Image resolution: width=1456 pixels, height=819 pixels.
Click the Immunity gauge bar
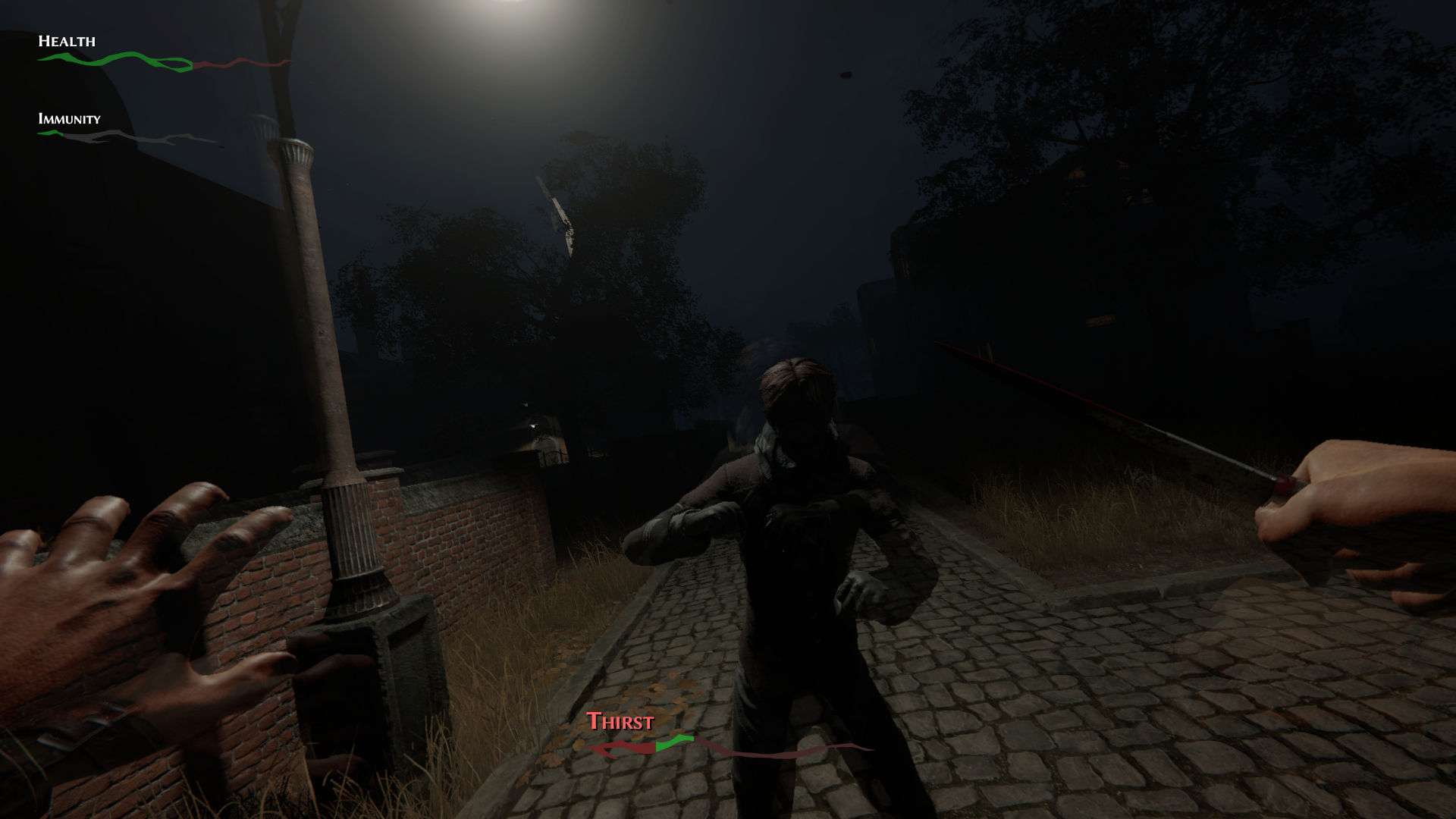click(91, 133)
